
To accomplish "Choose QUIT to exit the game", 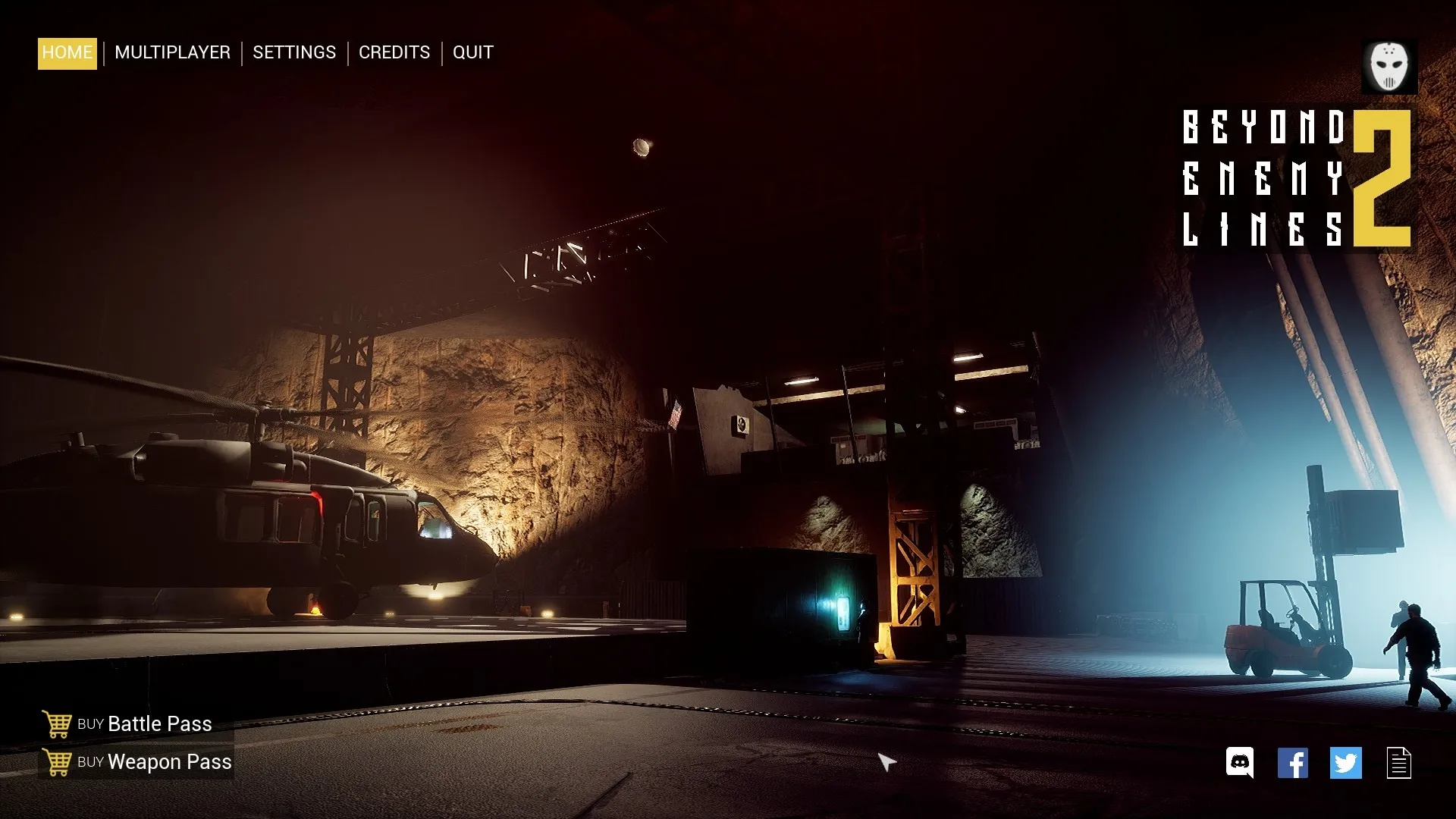I will click(x=473, y=53).
